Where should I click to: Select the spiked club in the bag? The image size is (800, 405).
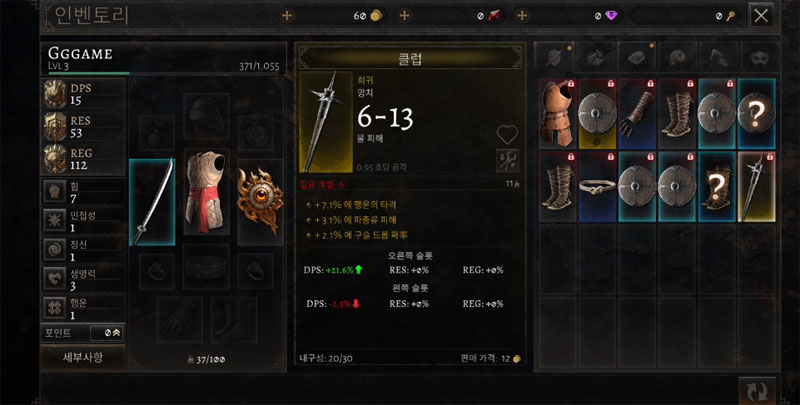point(757,186)
